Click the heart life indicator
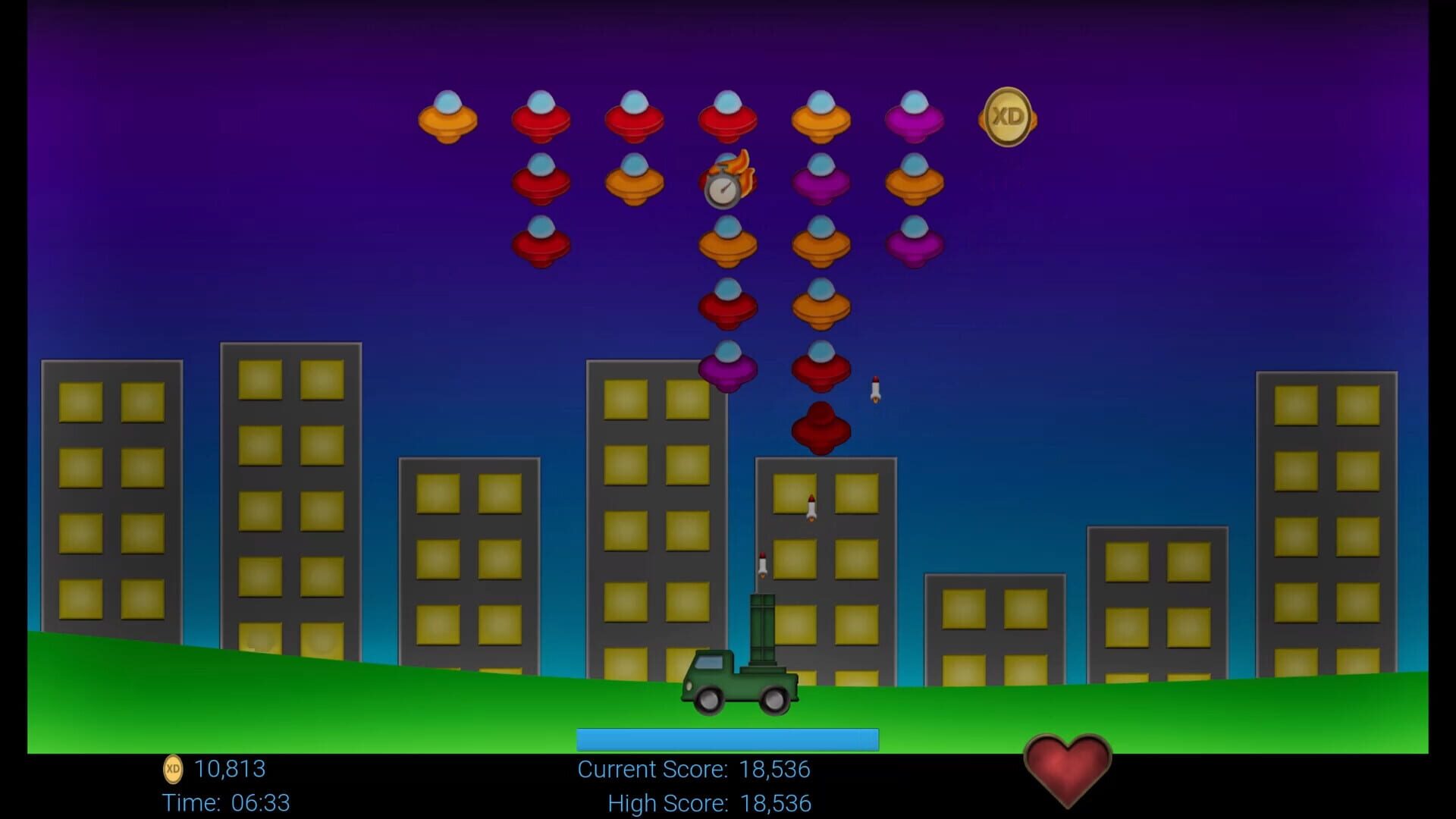This screenshot has width=1456, height=819. pyautogui.click(x=1067, y=768)
